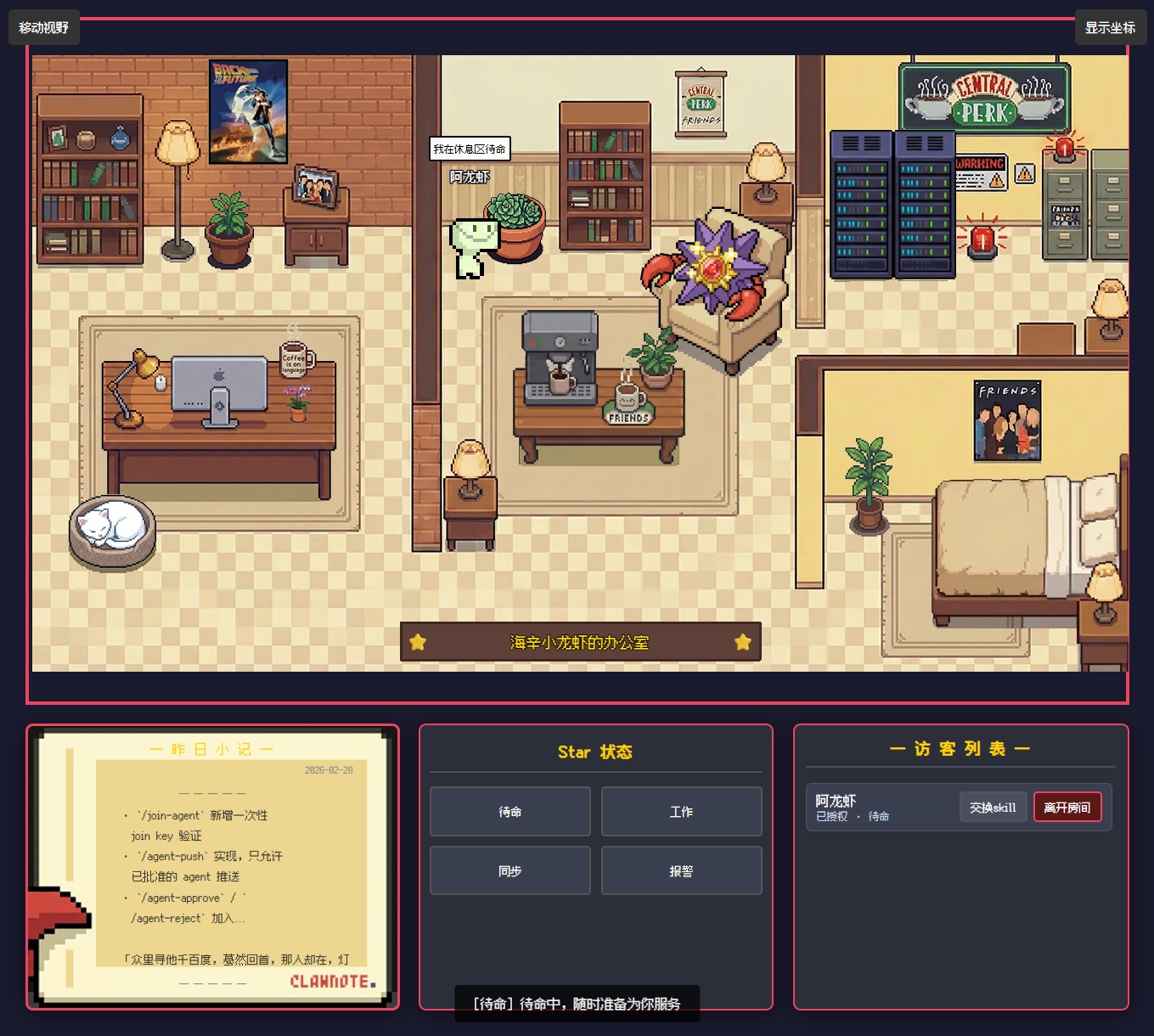Click the star icon on the 海辛小龙虾的办公室 banner
Image resolution: width=1154 pixels, height=1036 pixels.
click(418, 643)
